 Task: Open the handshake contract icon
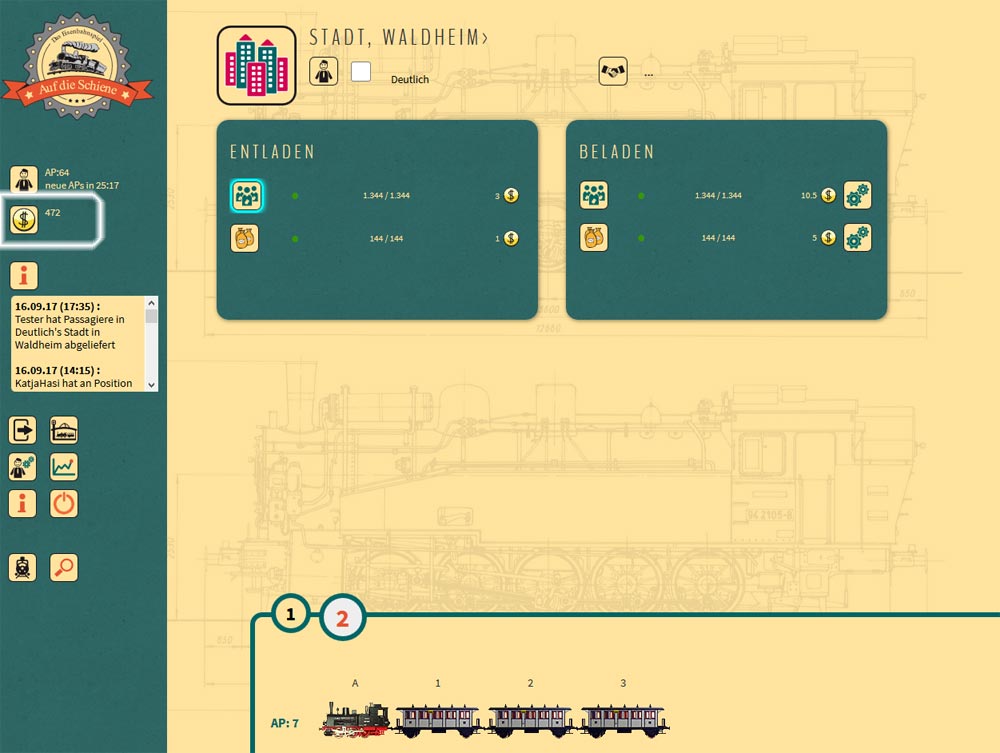tap(613, 71)
